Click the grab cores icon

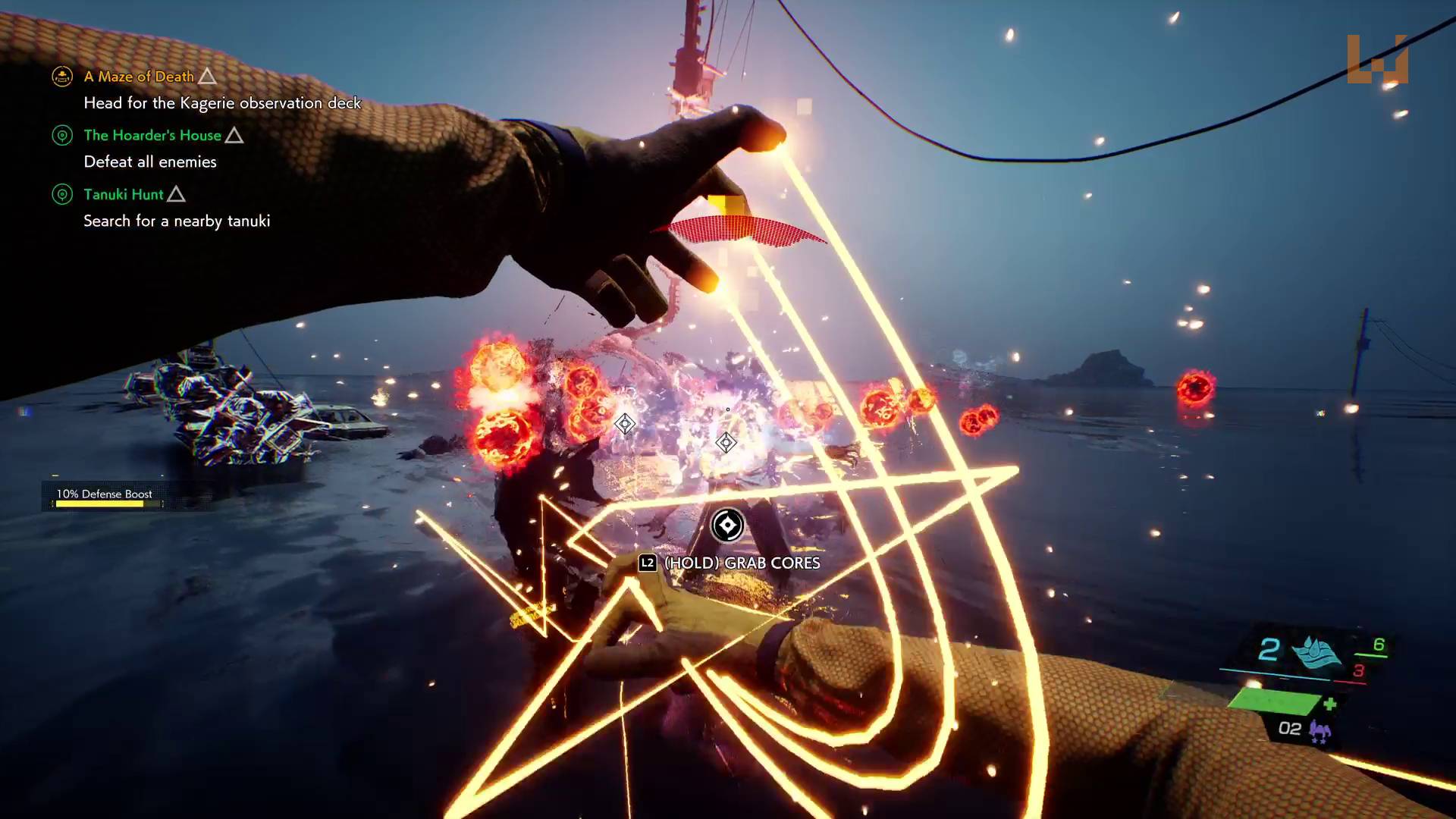click(x=726, y=525)
